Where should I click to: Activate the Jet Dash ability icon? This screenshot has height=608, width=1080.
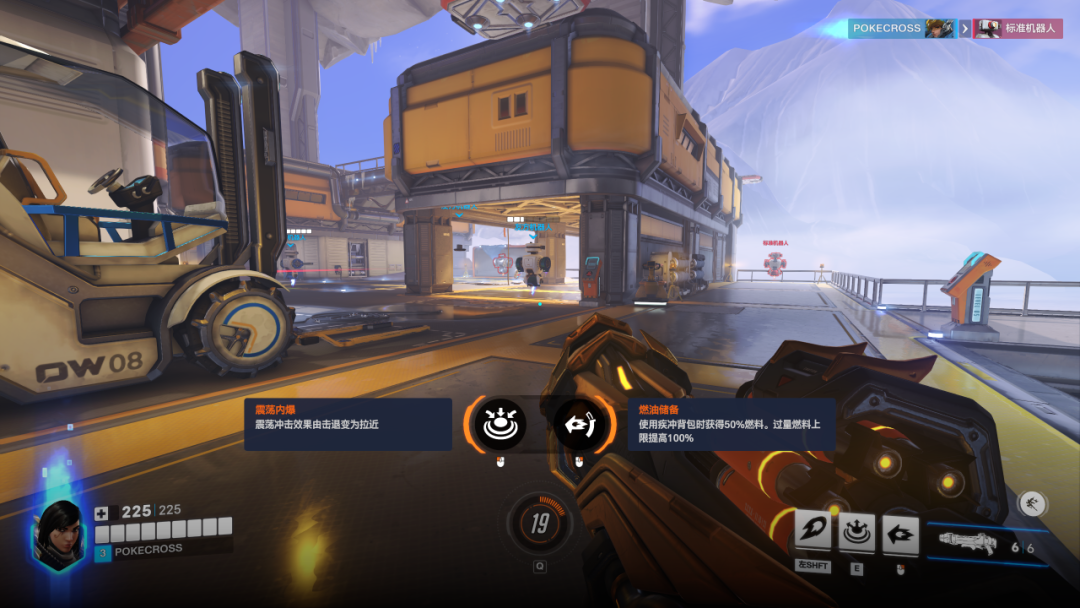point(900,534)
